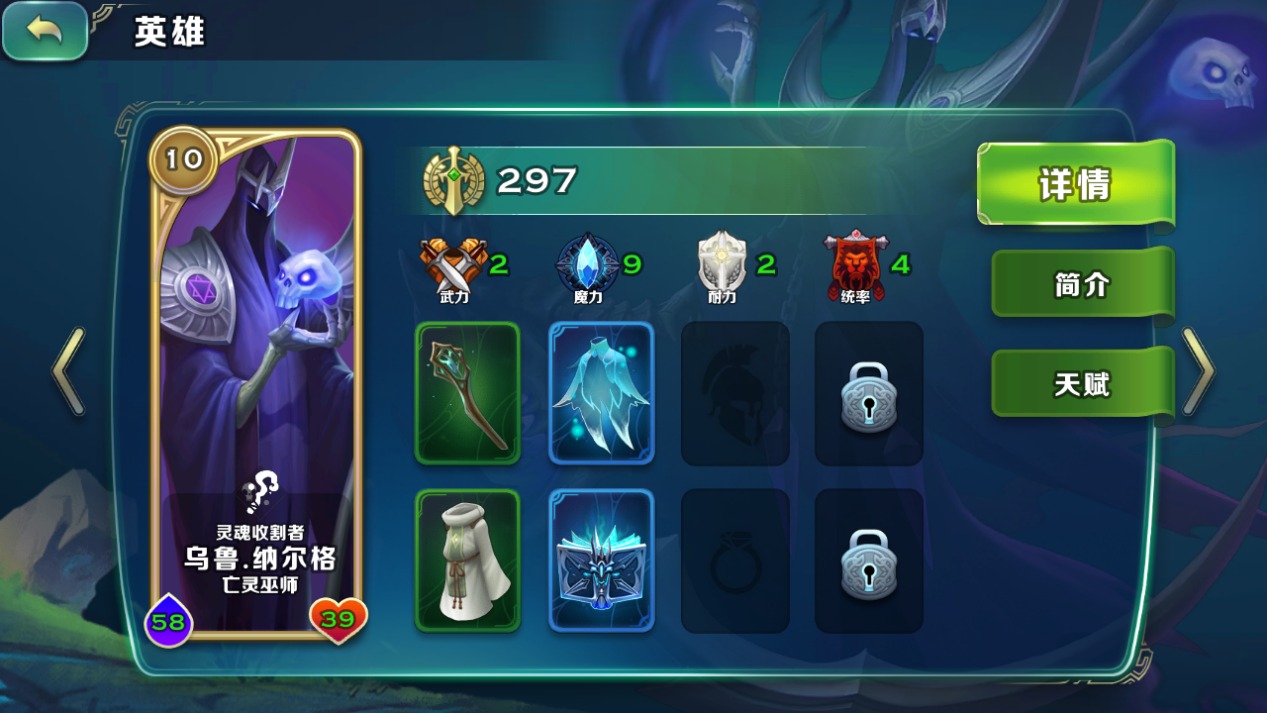Open the 天赋 talents page
1267x713 pixels.
point(1081,384)
